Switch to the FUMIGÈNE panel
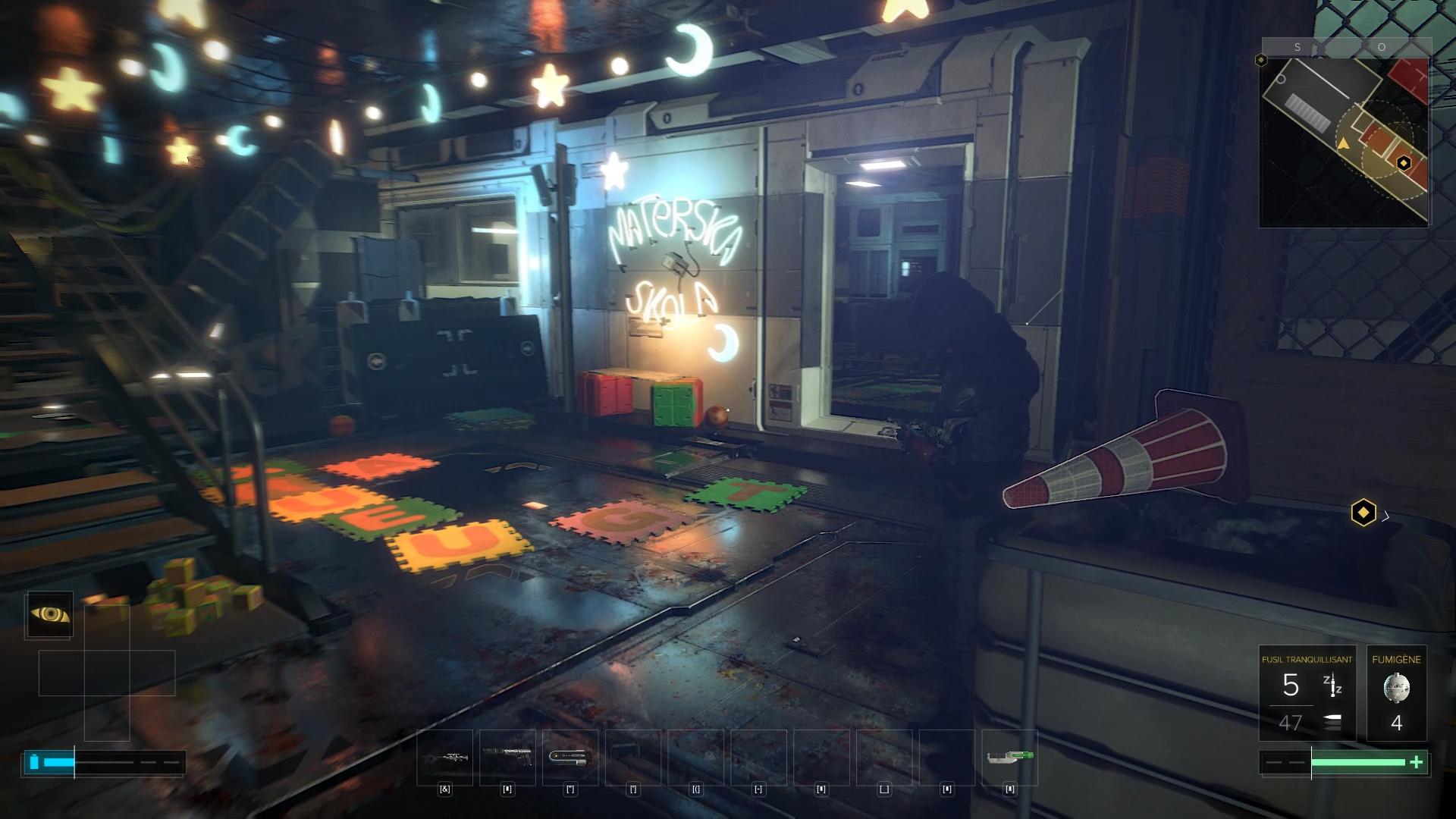 click(x=1397, y=660)
